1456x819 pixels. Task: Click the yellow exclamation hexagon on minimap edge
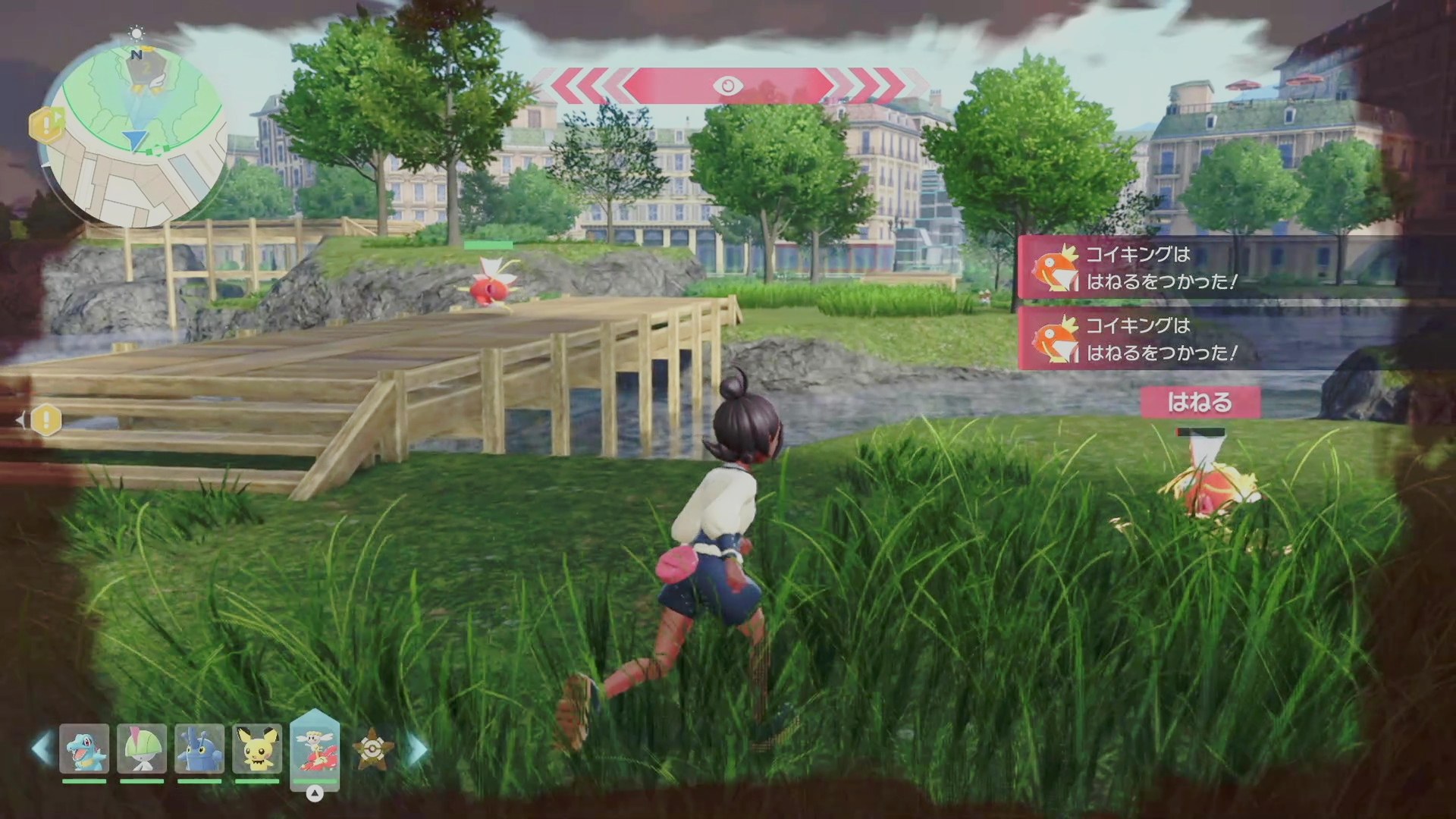coord(45,124)
